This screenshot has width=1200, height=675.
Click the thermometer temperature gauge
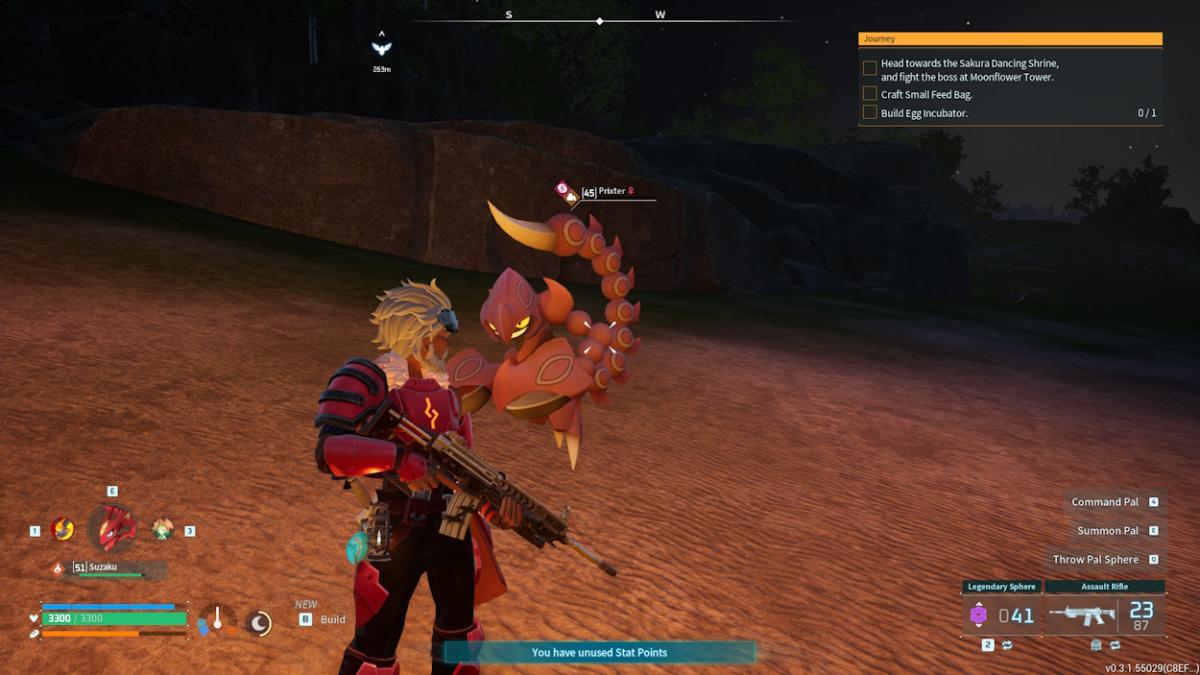[216, 620]
